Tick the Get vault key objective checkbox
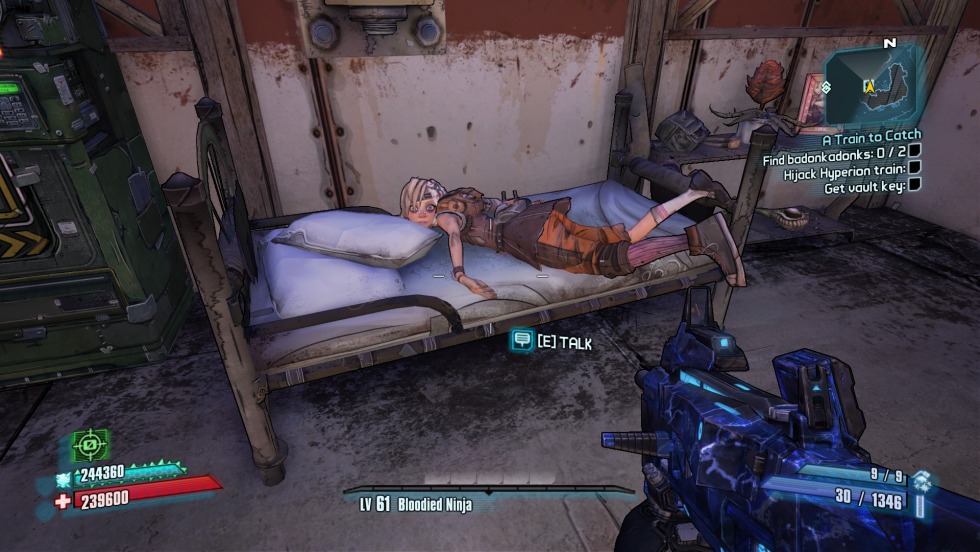 [914, 185]
